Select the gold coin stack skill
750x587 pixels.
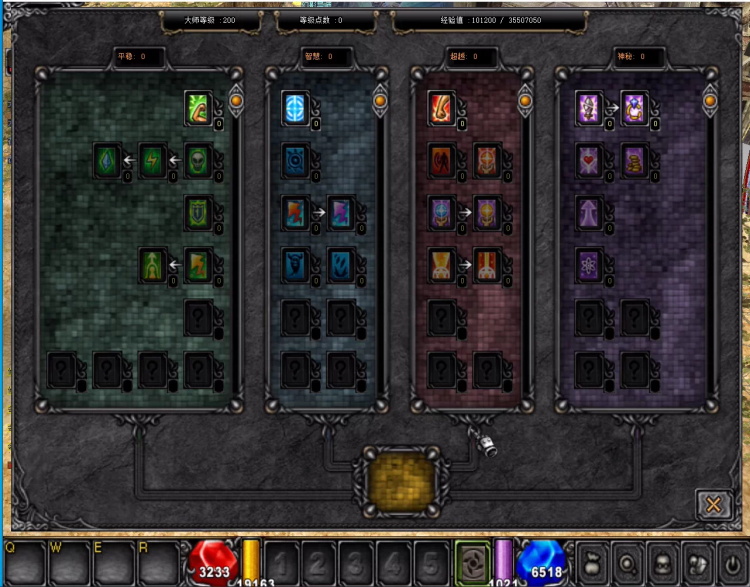tap(636, 160)
